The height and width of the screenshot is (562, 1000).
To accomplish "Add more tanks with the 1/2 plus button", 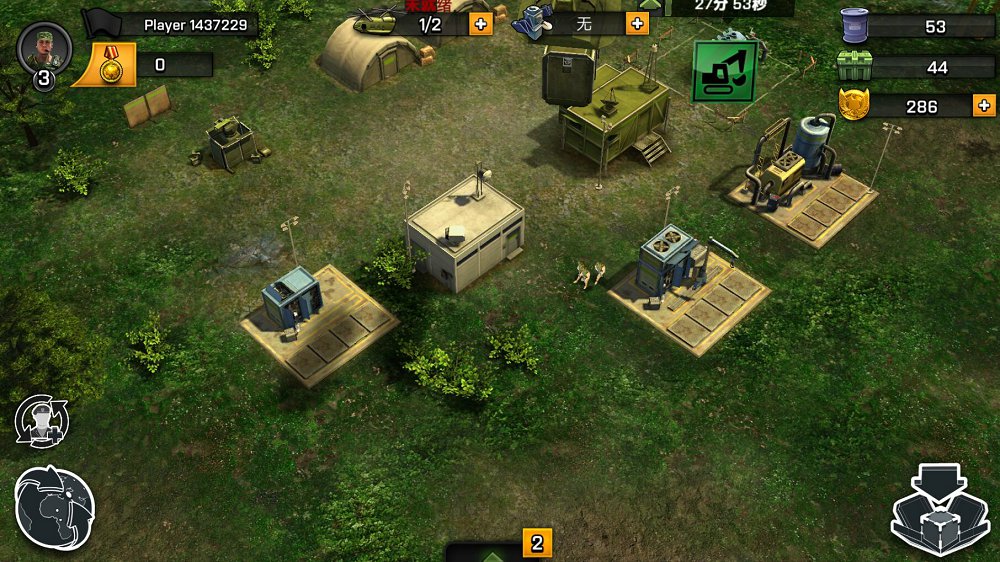I will (x=481, y=23).
